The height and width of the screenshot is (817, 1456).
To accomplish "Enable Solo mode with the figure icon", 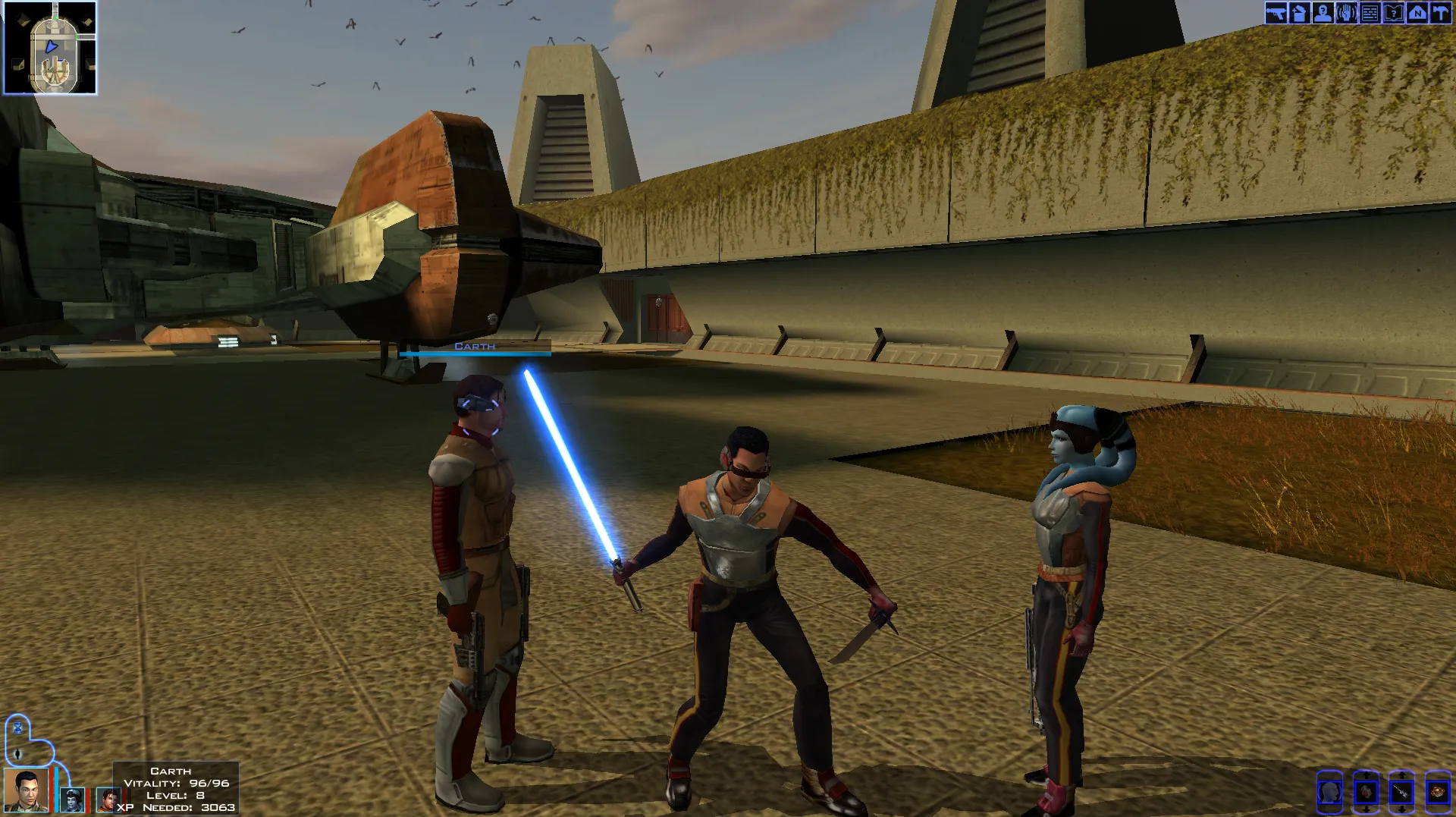I will tap(17, 754).
